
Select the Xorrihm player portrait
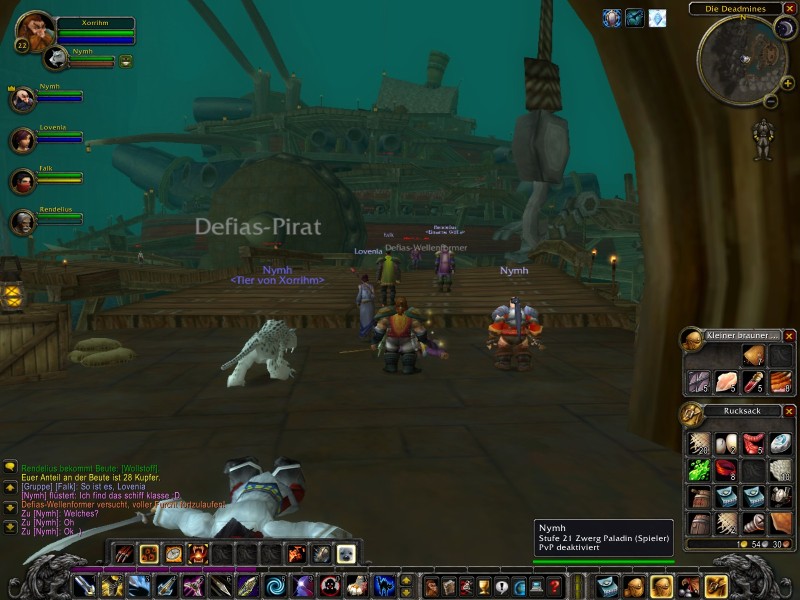[x=36, y=31]
